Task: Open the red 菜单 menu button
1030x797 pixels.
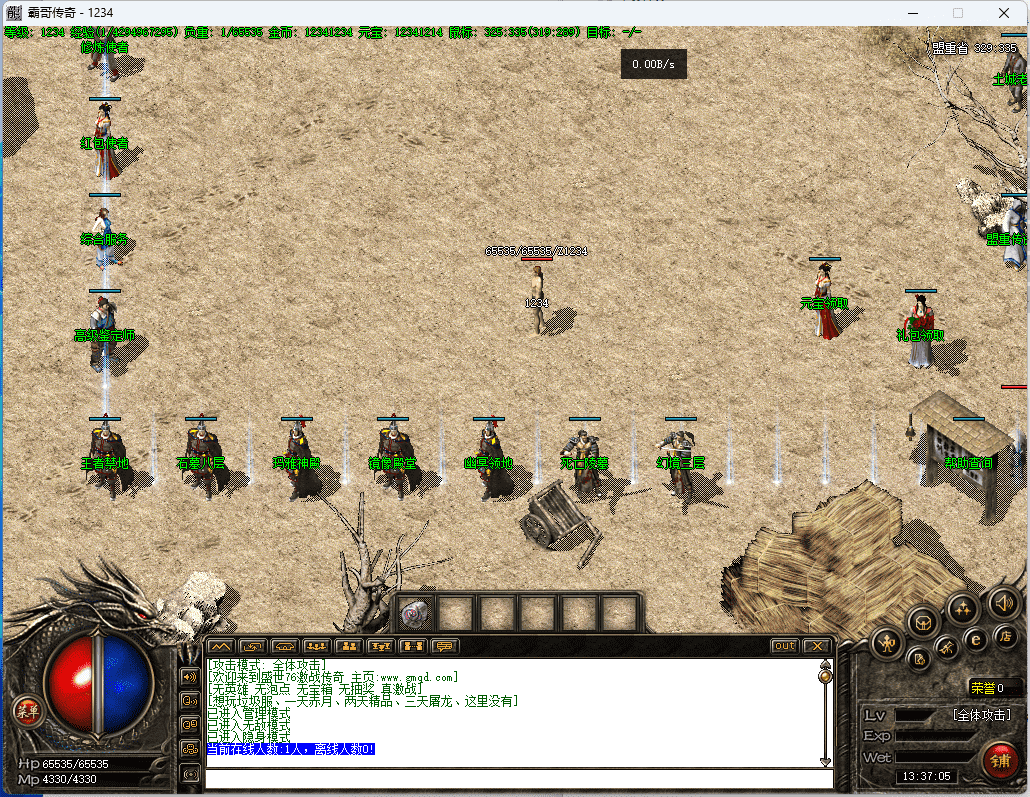Action: tap(26, 712)
